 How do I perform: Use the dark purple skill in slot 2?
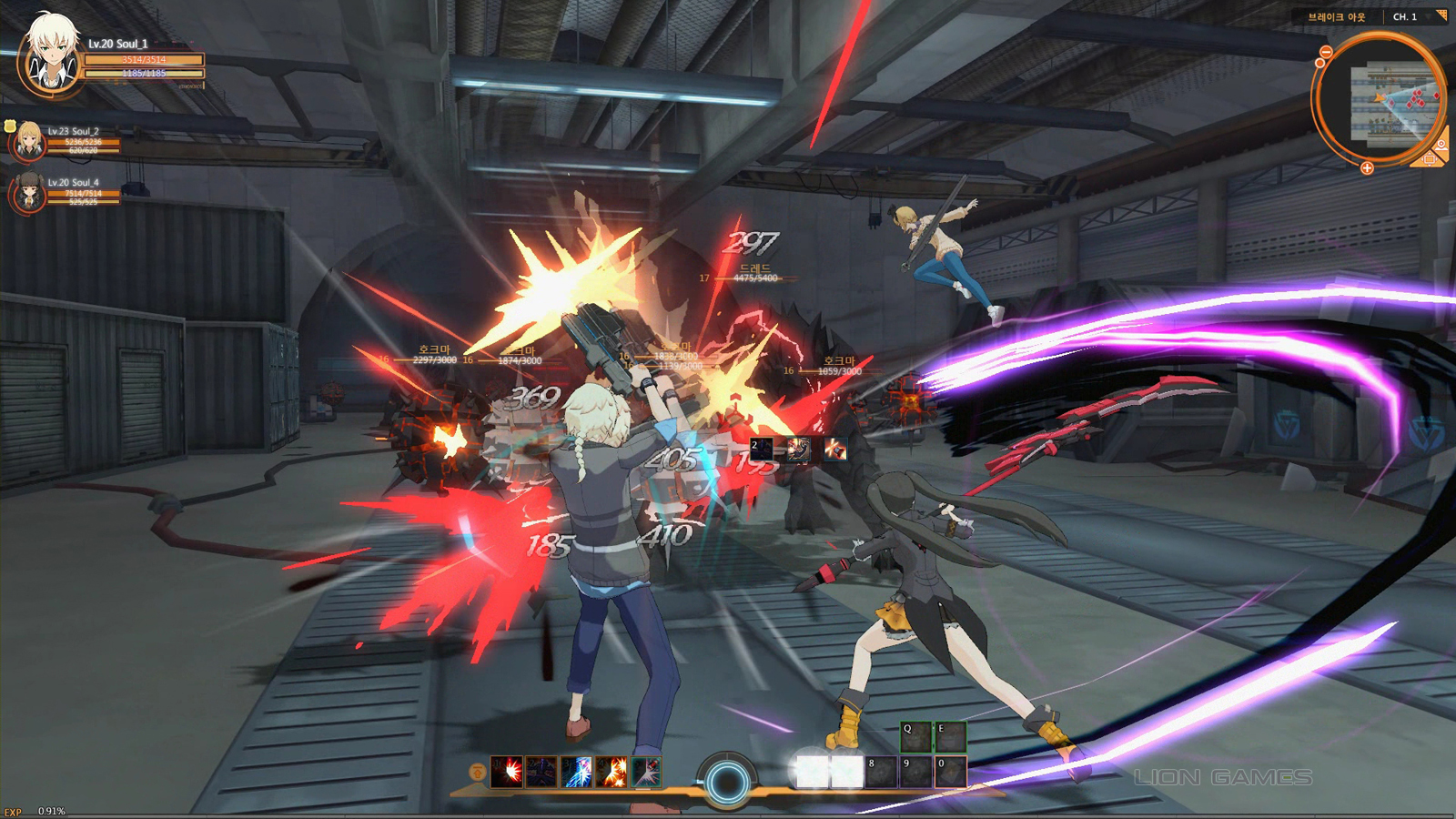point(541,772)
